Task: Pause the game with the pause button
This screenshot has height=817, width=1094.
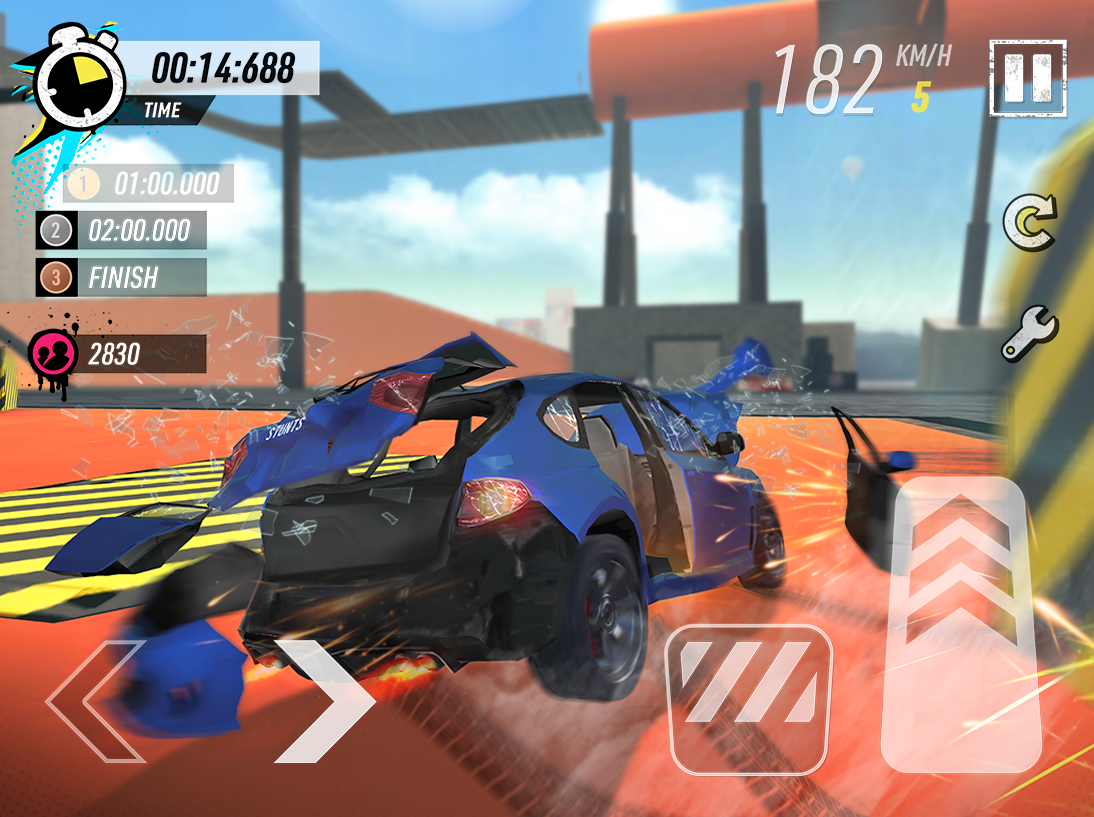Action: pos(1028,78)
